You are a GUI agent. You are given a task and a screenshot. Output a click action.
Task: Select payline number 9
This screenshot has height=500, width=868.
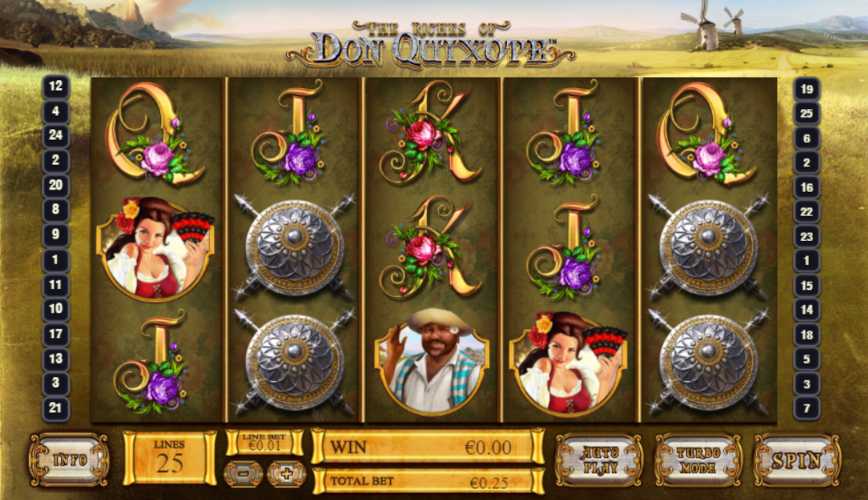point(56,235)
